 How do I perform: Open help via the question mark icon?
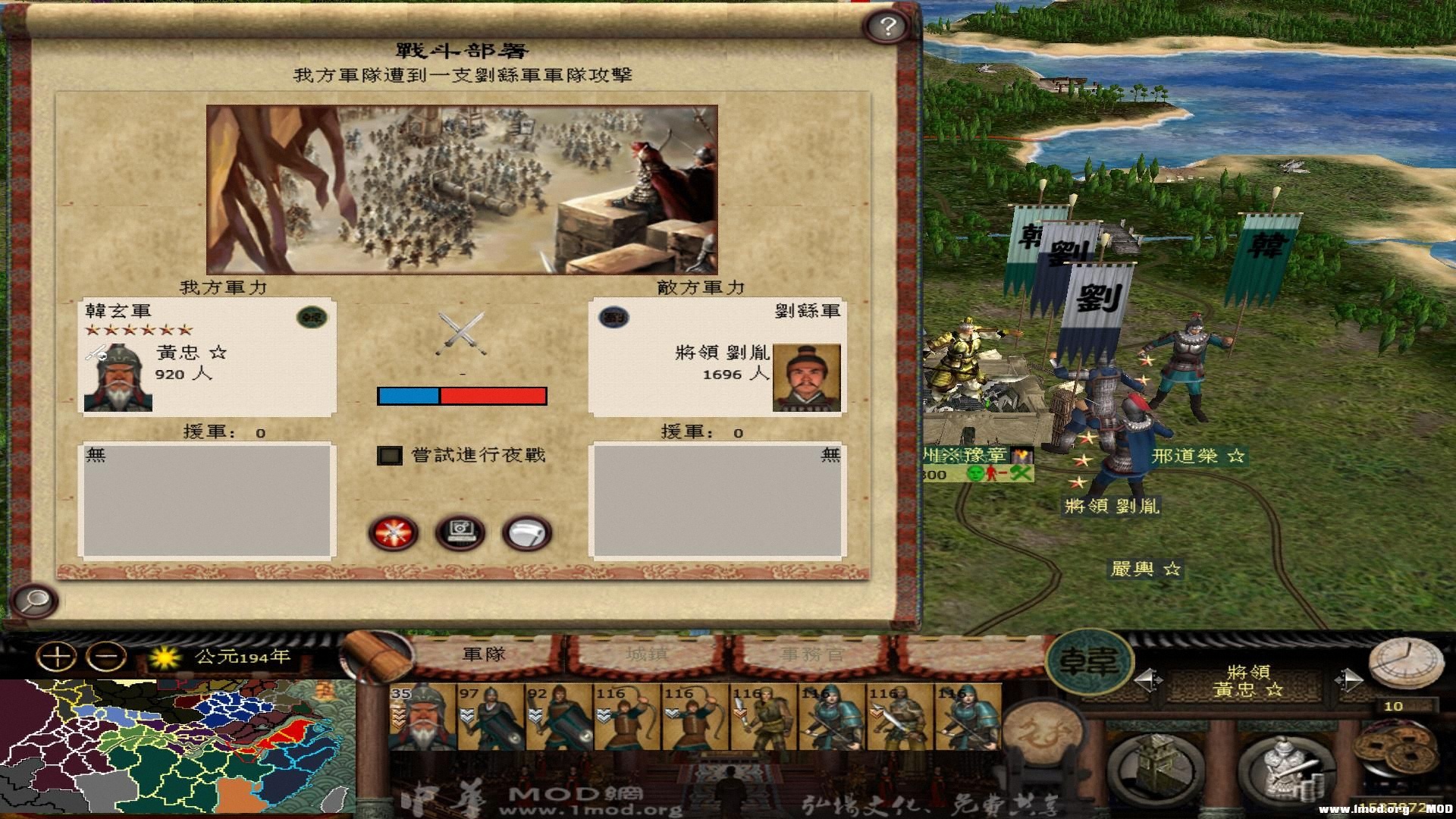click(x=884, y=26)
